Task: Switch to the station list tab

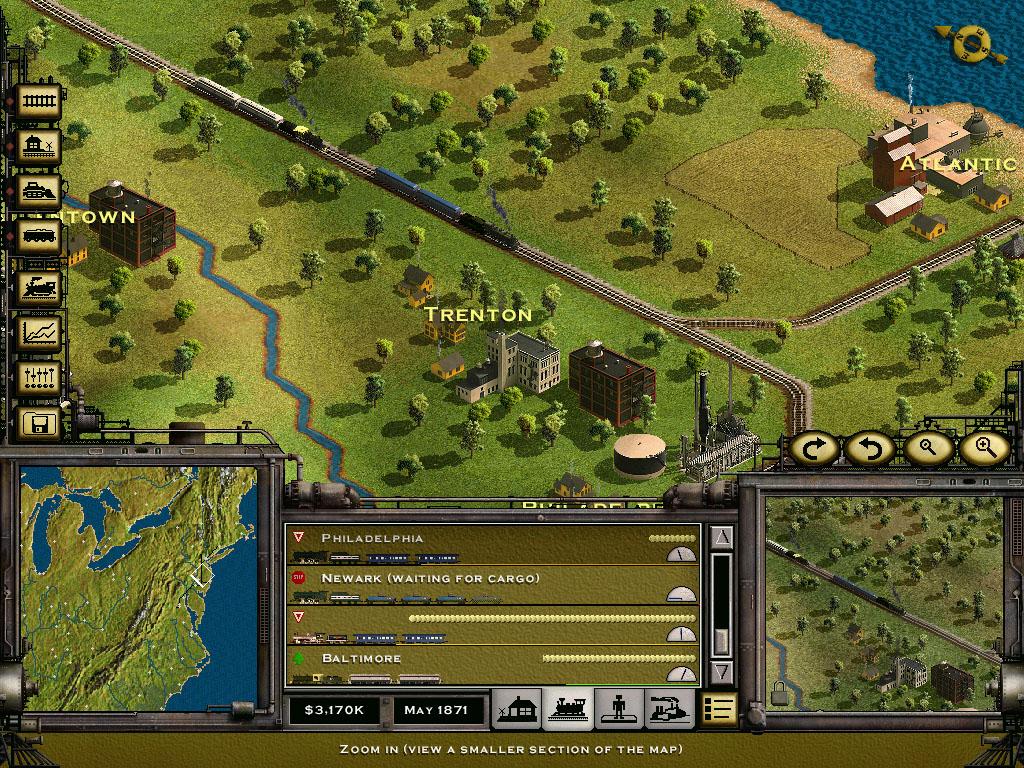Action: pyautogui.click(x=519, y=709)
